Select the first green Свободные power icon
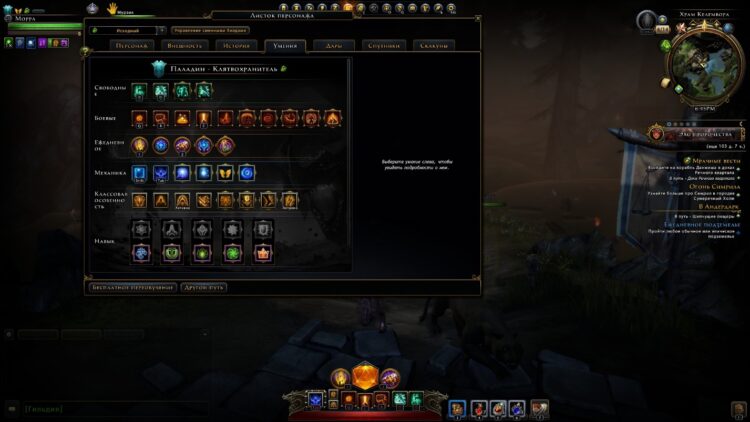The width and height of the screenshot is (750, 422). 138,91
